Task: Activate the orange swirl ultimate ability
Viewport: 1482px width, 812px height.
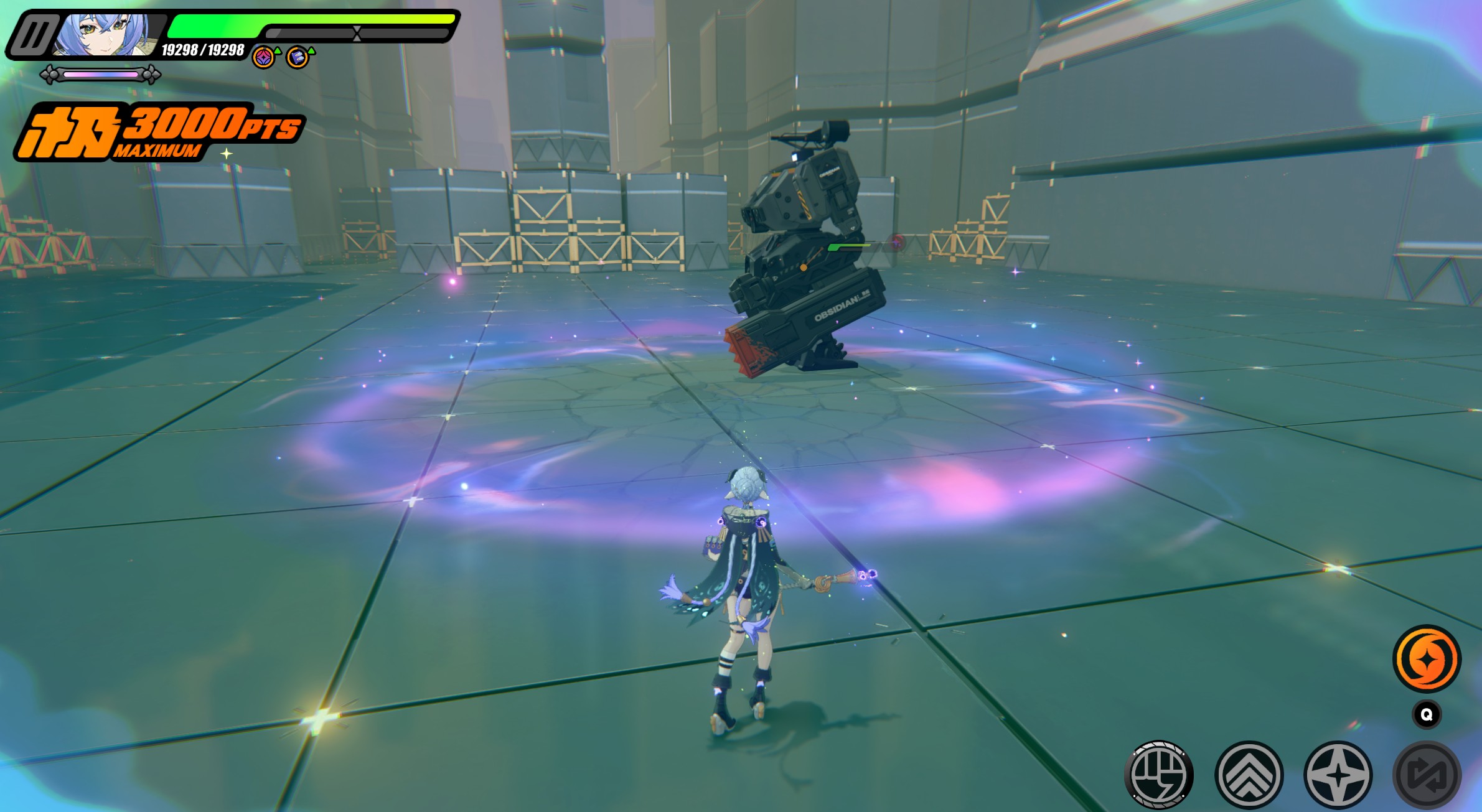Action: click(1426, 659)
